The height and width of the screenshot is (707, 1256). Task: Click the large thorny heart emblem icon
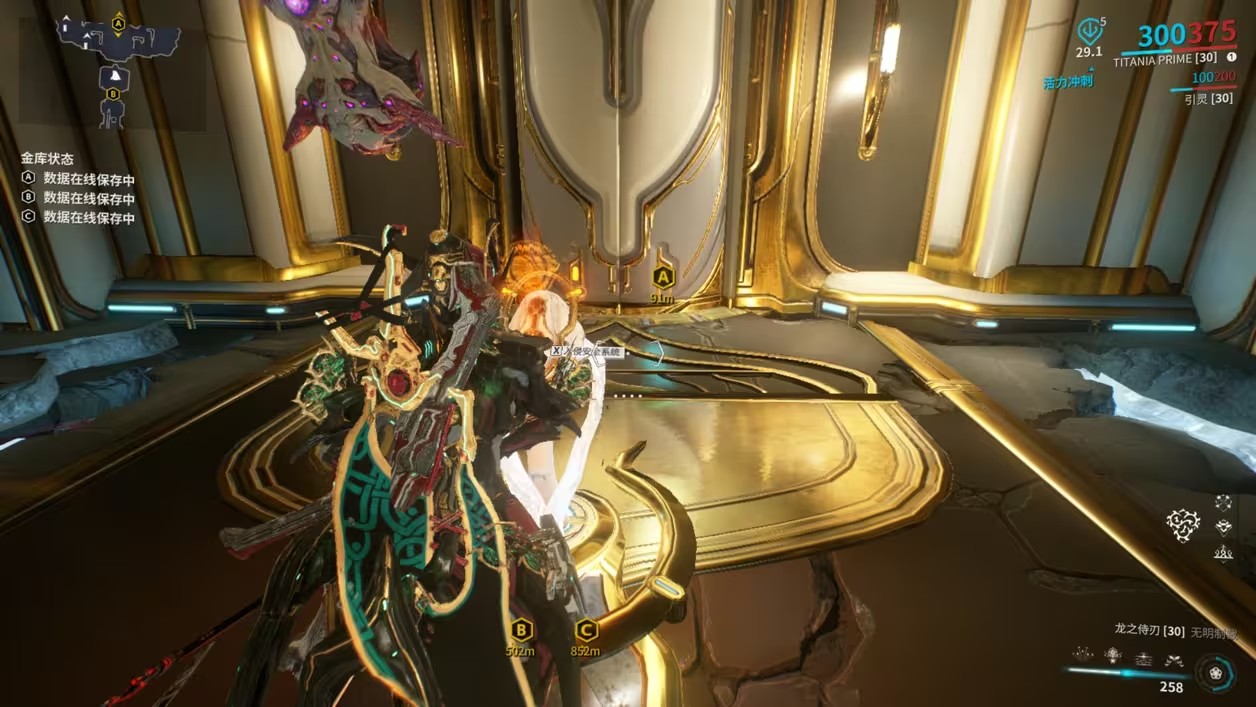tap(1184, 525)
